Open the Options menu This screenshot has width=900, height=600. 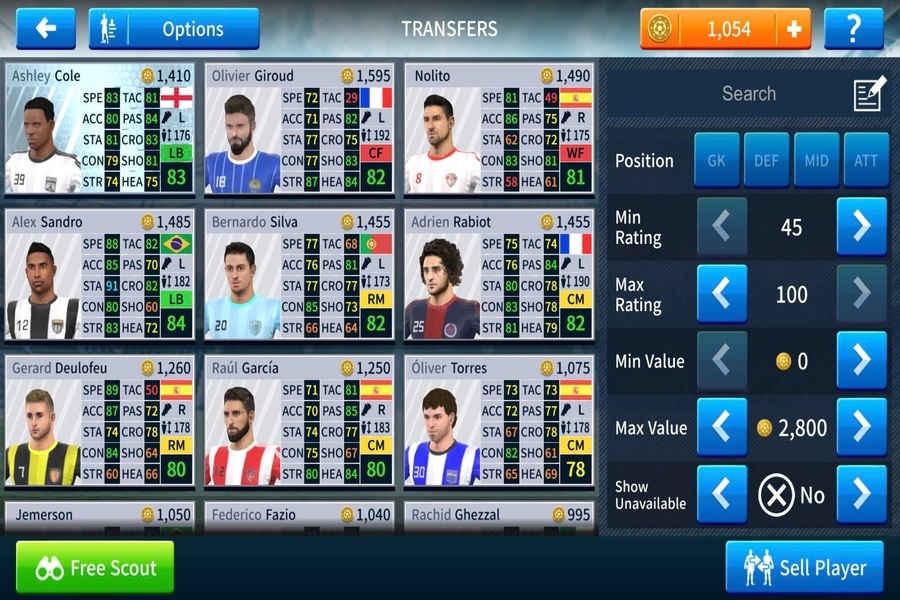[174, 29]
